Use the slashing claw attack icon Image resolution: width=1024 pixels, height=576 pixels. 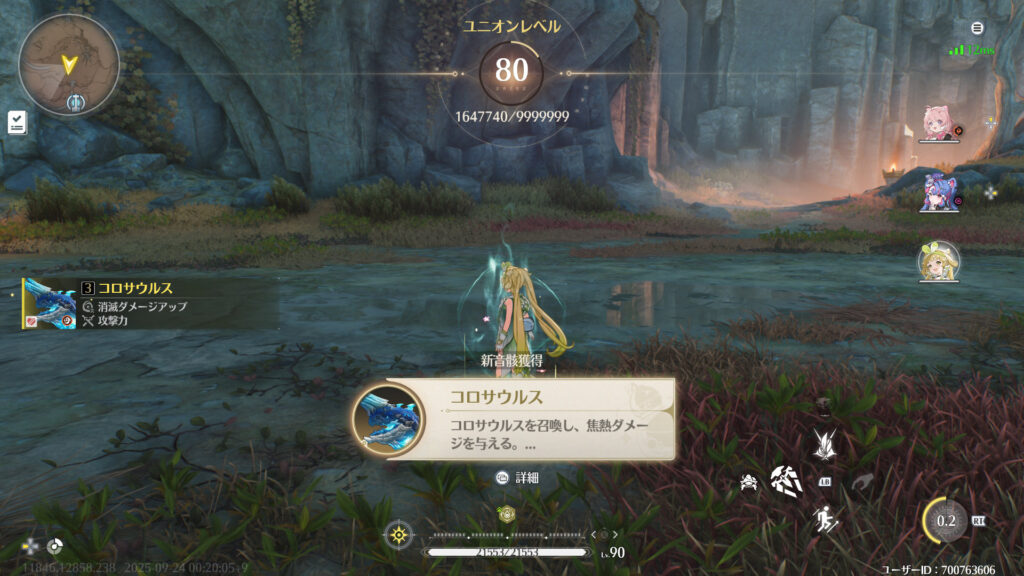pos(785,481)
